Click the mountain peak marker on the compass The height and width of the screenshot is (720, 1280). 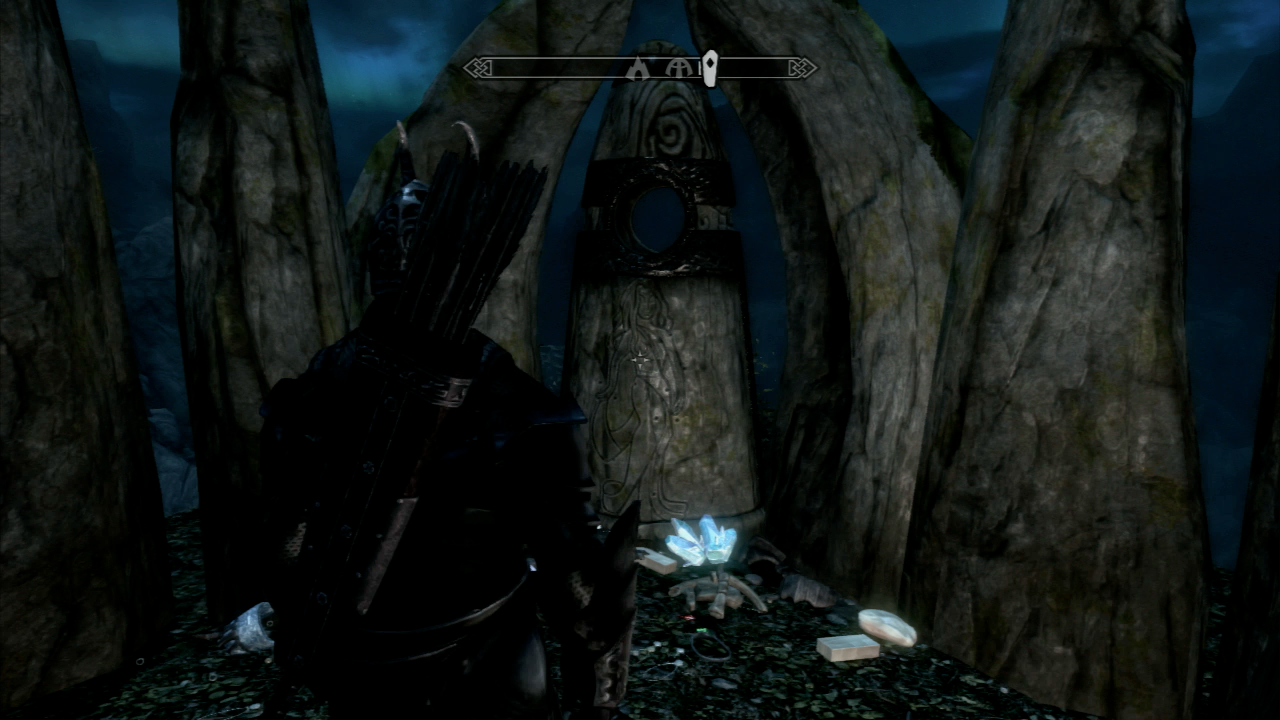636,67
